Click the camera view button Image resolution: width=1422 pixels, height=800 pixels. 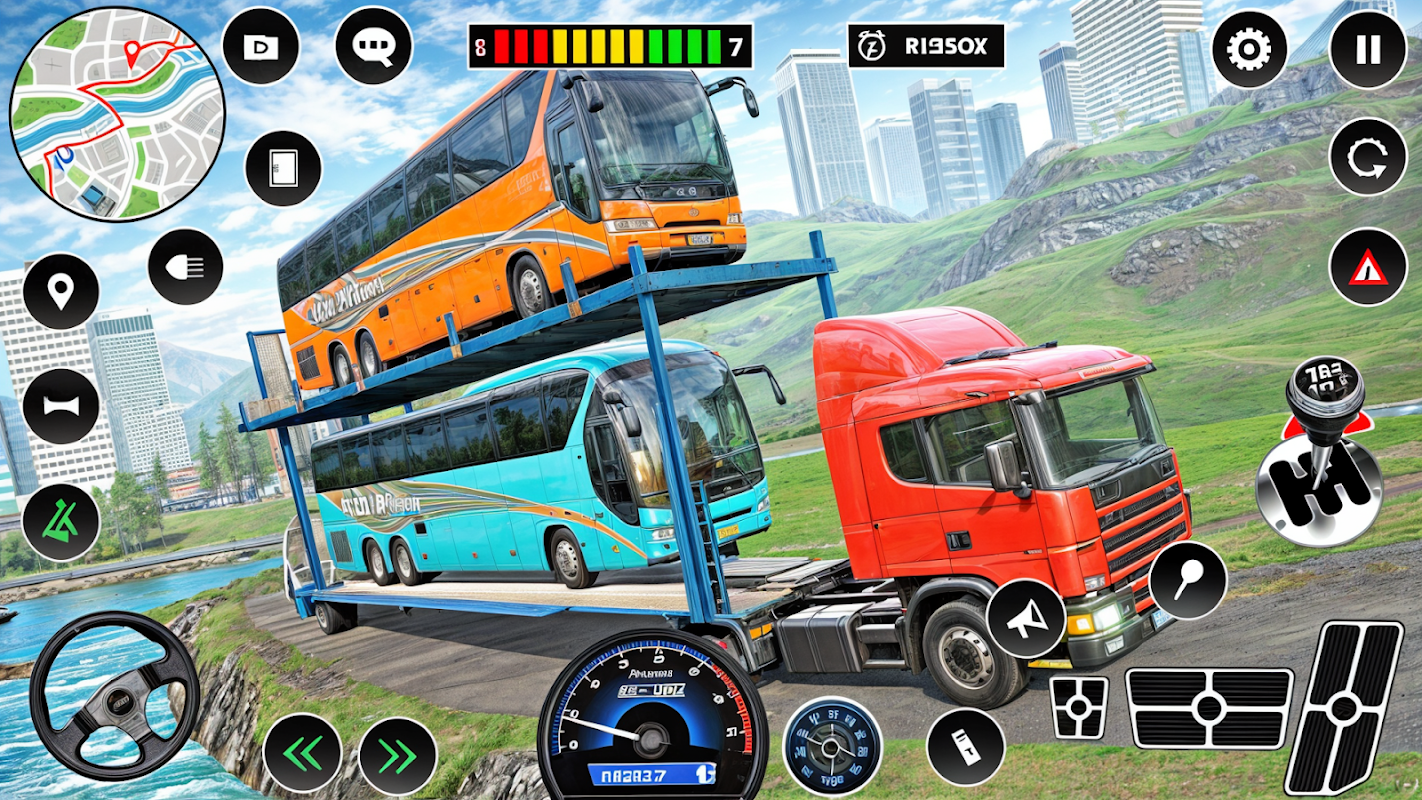260,46
